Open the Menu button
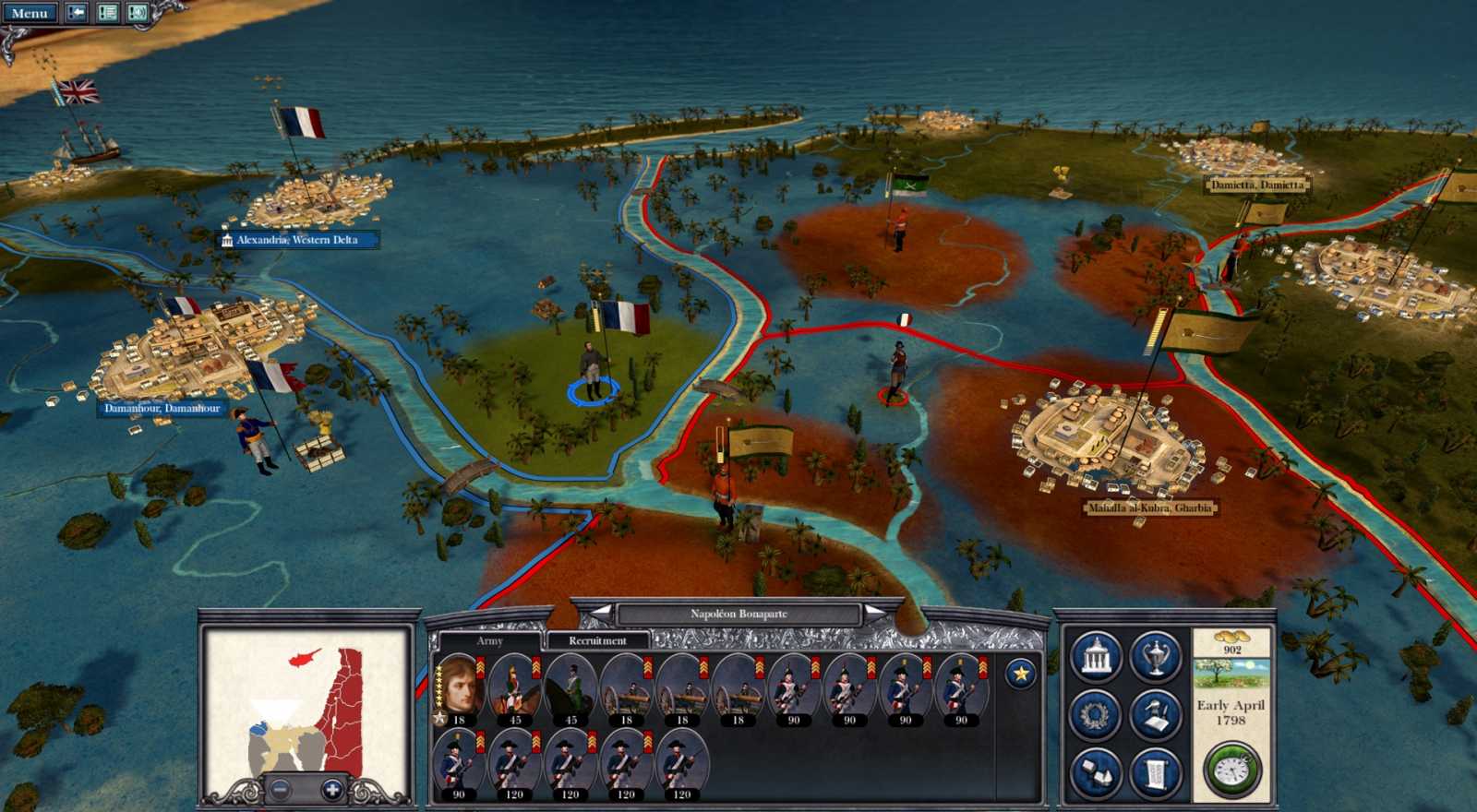The image size is (1477, 812). pyautogui.click(x=30, y=13)
